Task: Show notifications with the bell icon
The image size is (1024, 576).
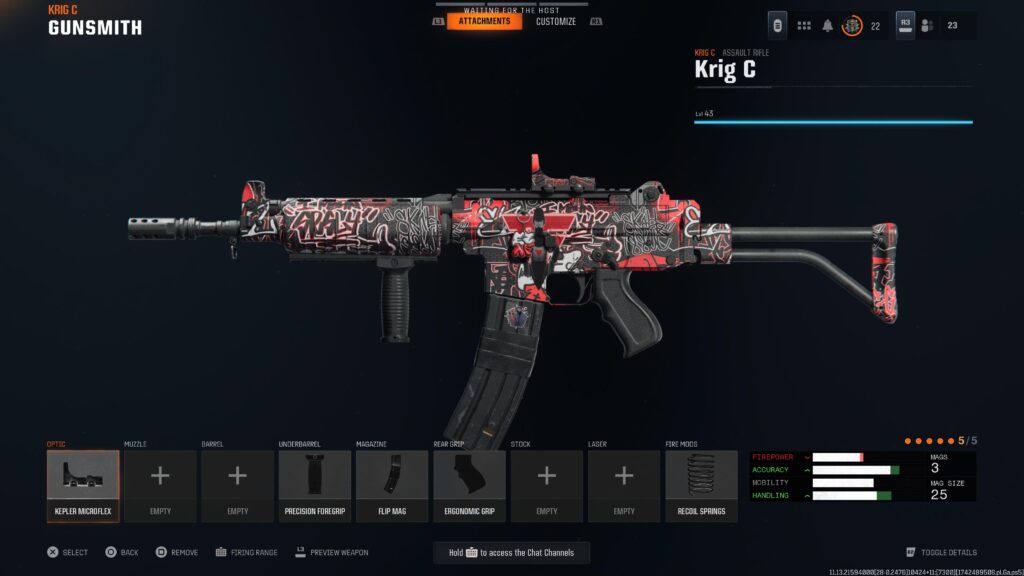Action: (828, 26)
